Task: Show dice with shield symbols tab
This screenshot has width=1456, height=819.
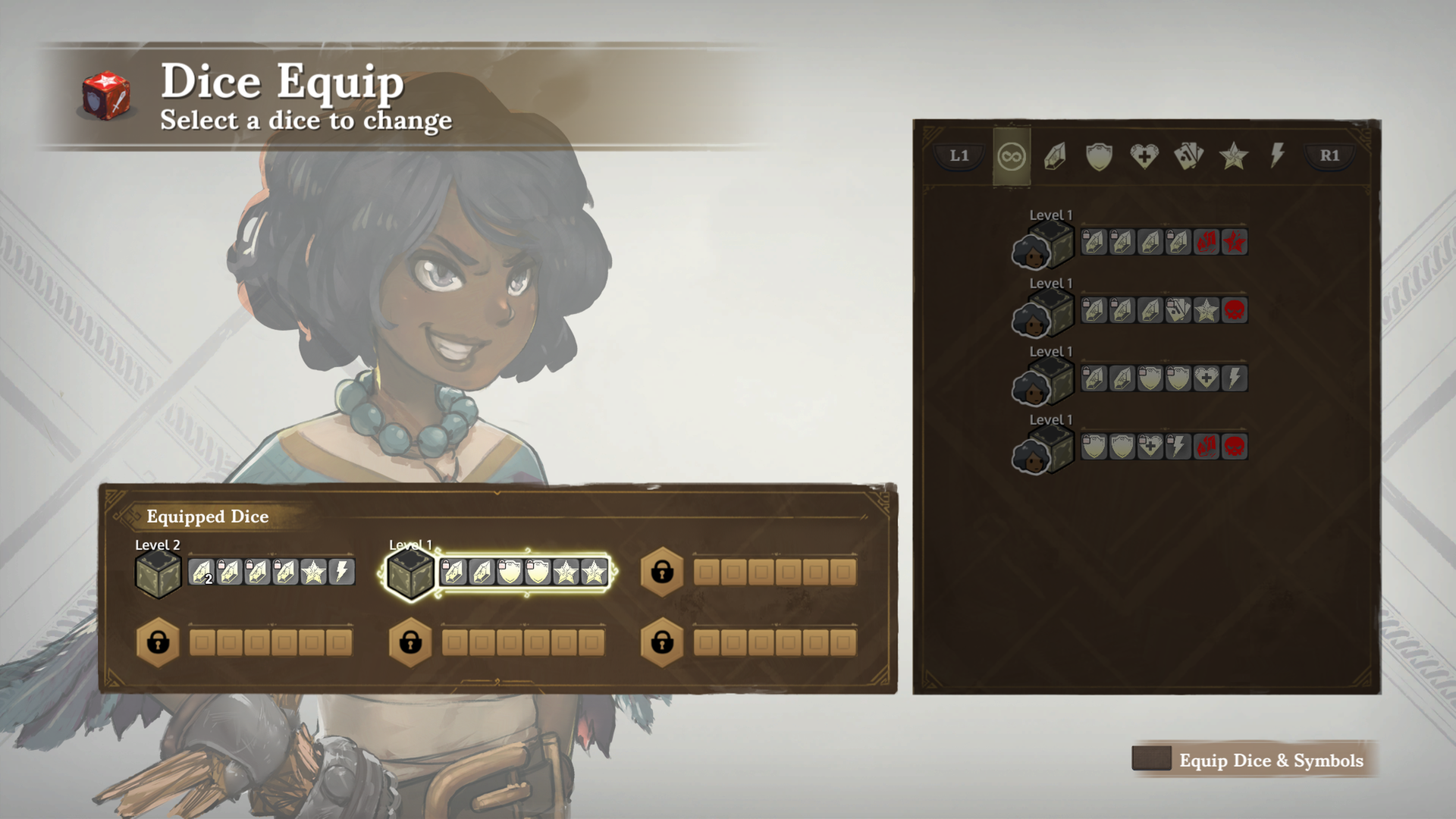Action: [x=1099, y=157]
